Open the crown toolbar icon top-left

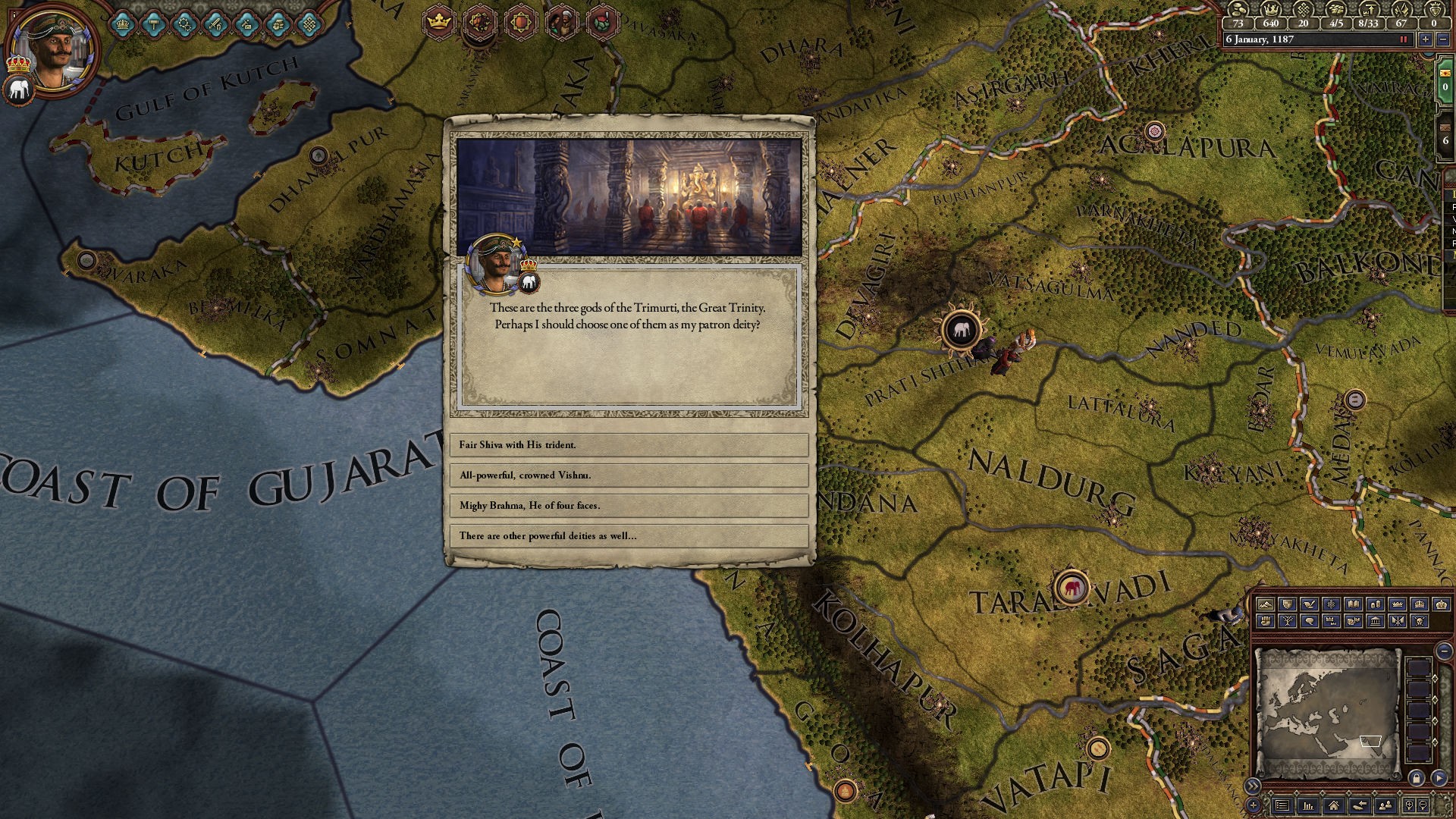(121, 25)
